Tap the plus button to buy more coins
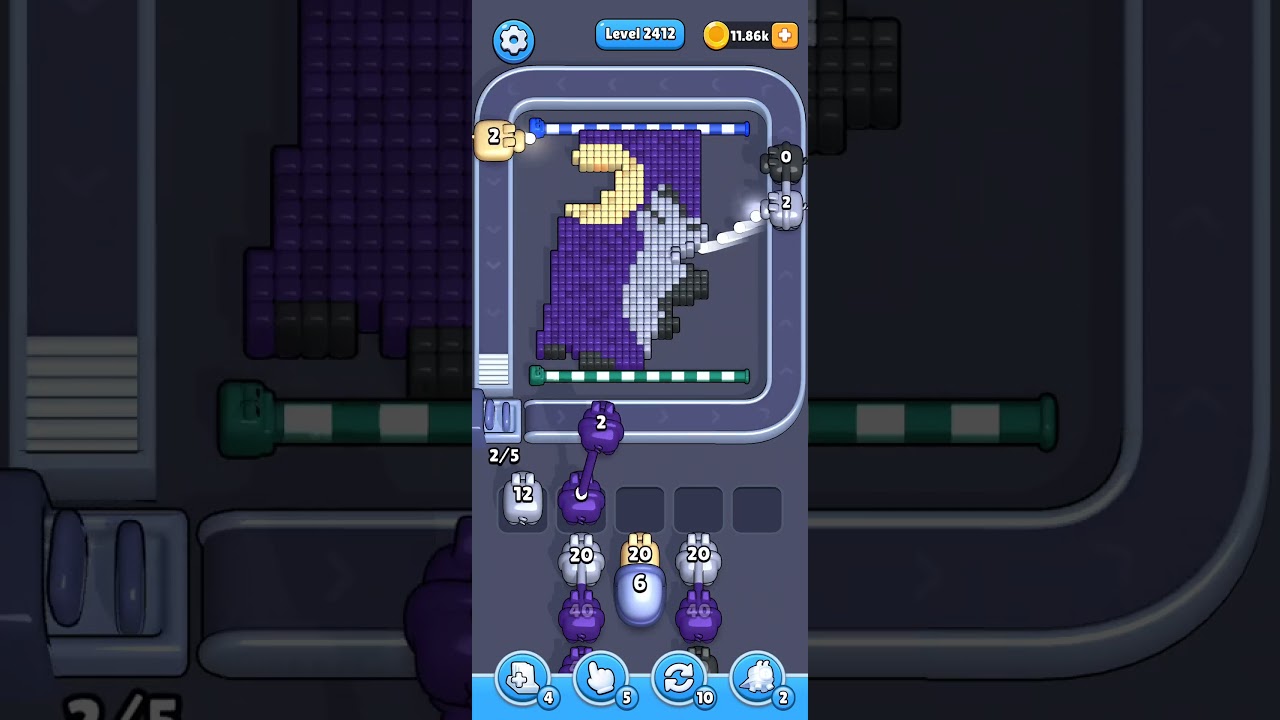The width and height of the screenshot is (1280, 720). pos(785,35)
